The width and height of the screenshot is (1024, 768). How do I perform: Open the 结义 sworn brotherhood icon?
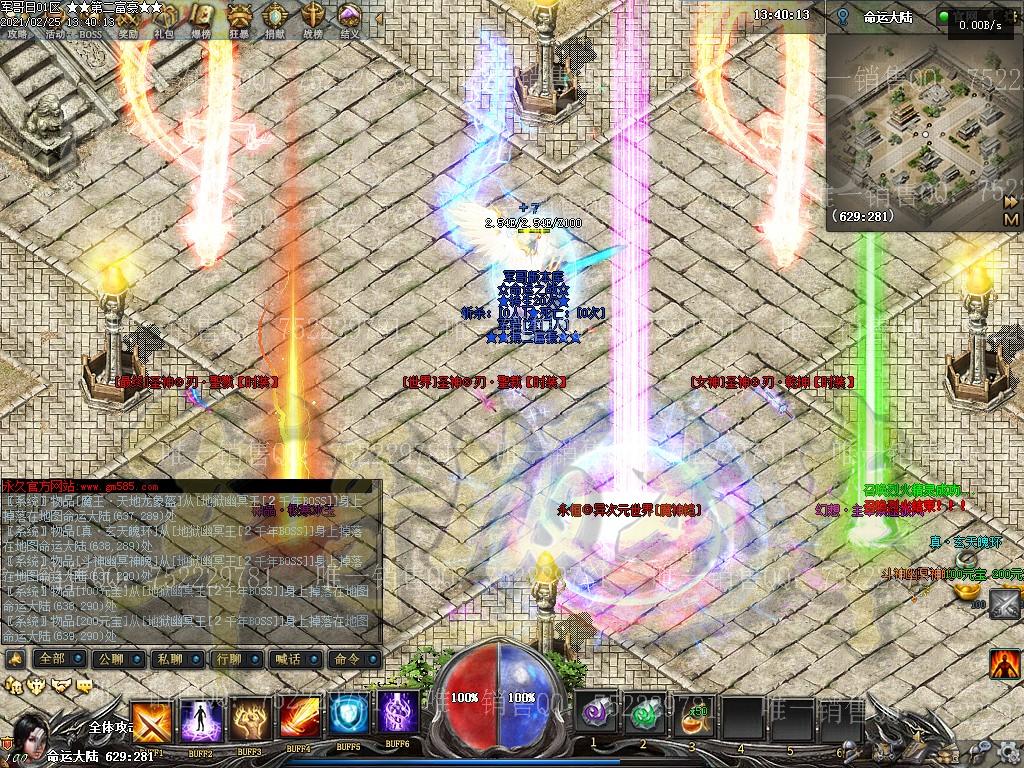349,22
